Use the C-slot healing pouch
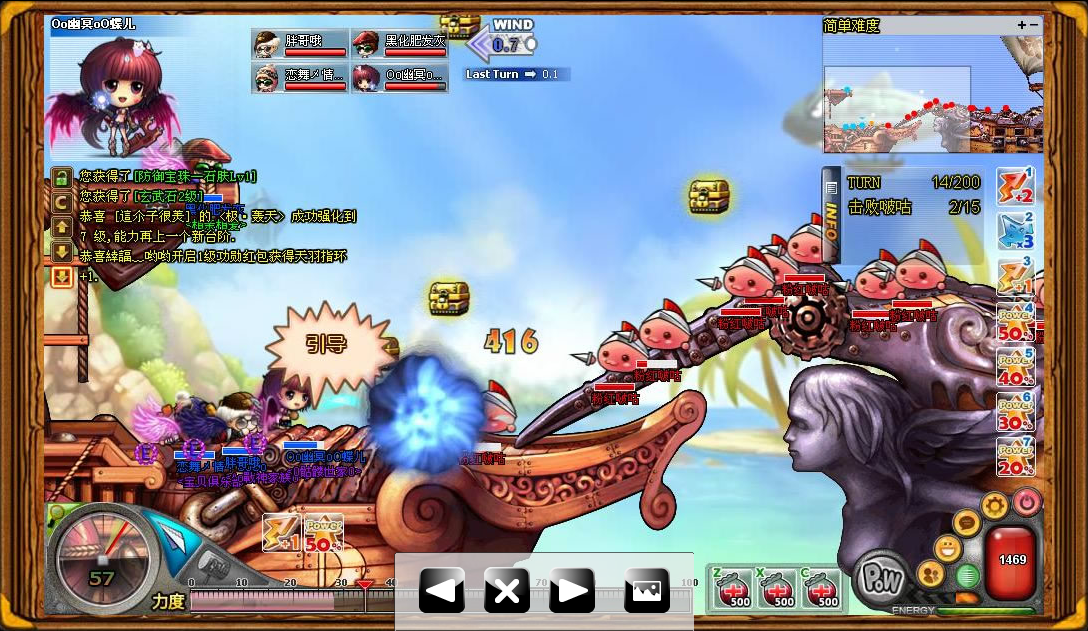Screen dimensions: 1088x631 (822, 590)
